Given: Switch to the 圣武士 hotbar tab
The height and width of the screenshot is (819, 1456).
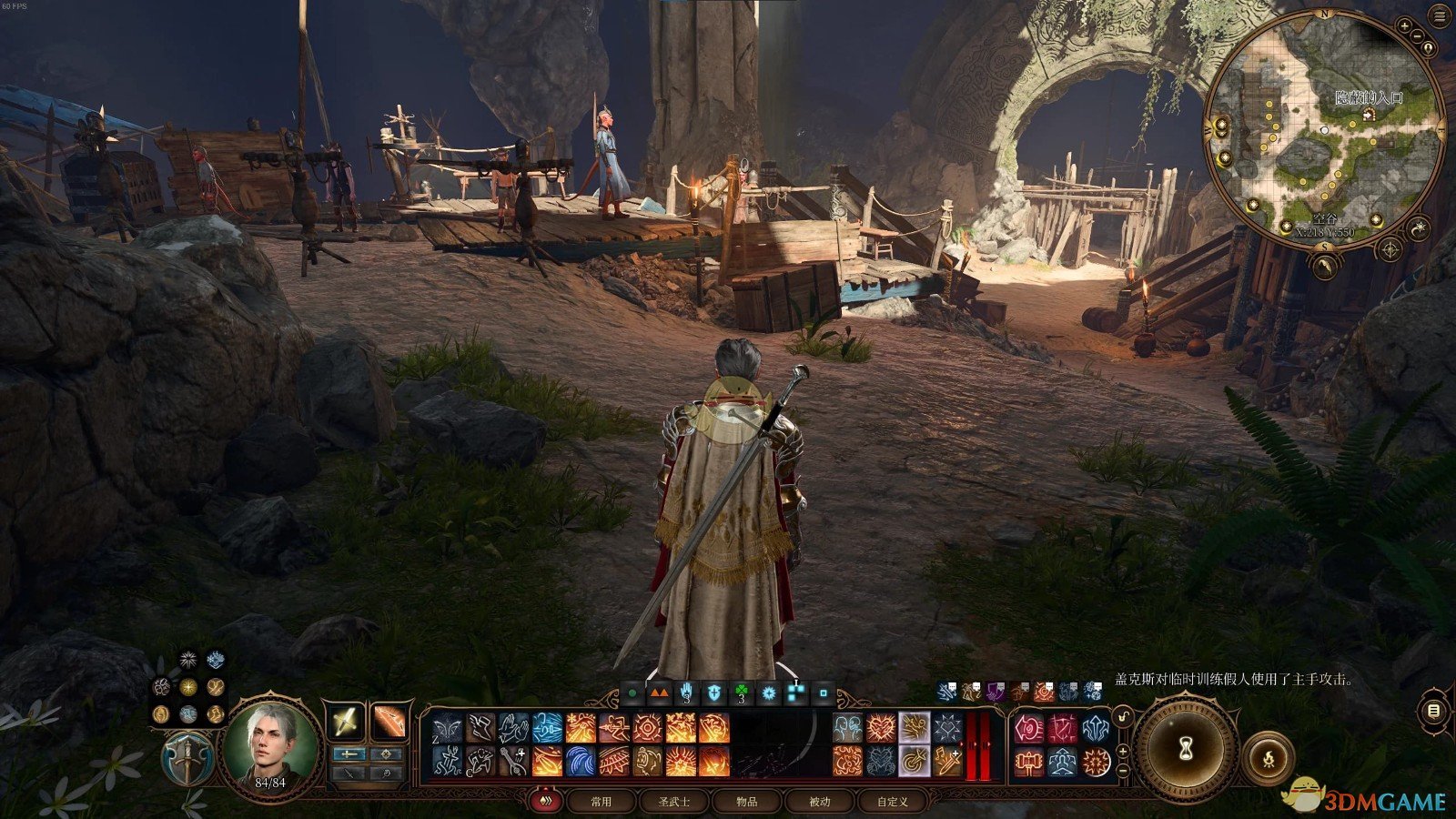Looking at the screenshot, I should click(x=673, y=802).
